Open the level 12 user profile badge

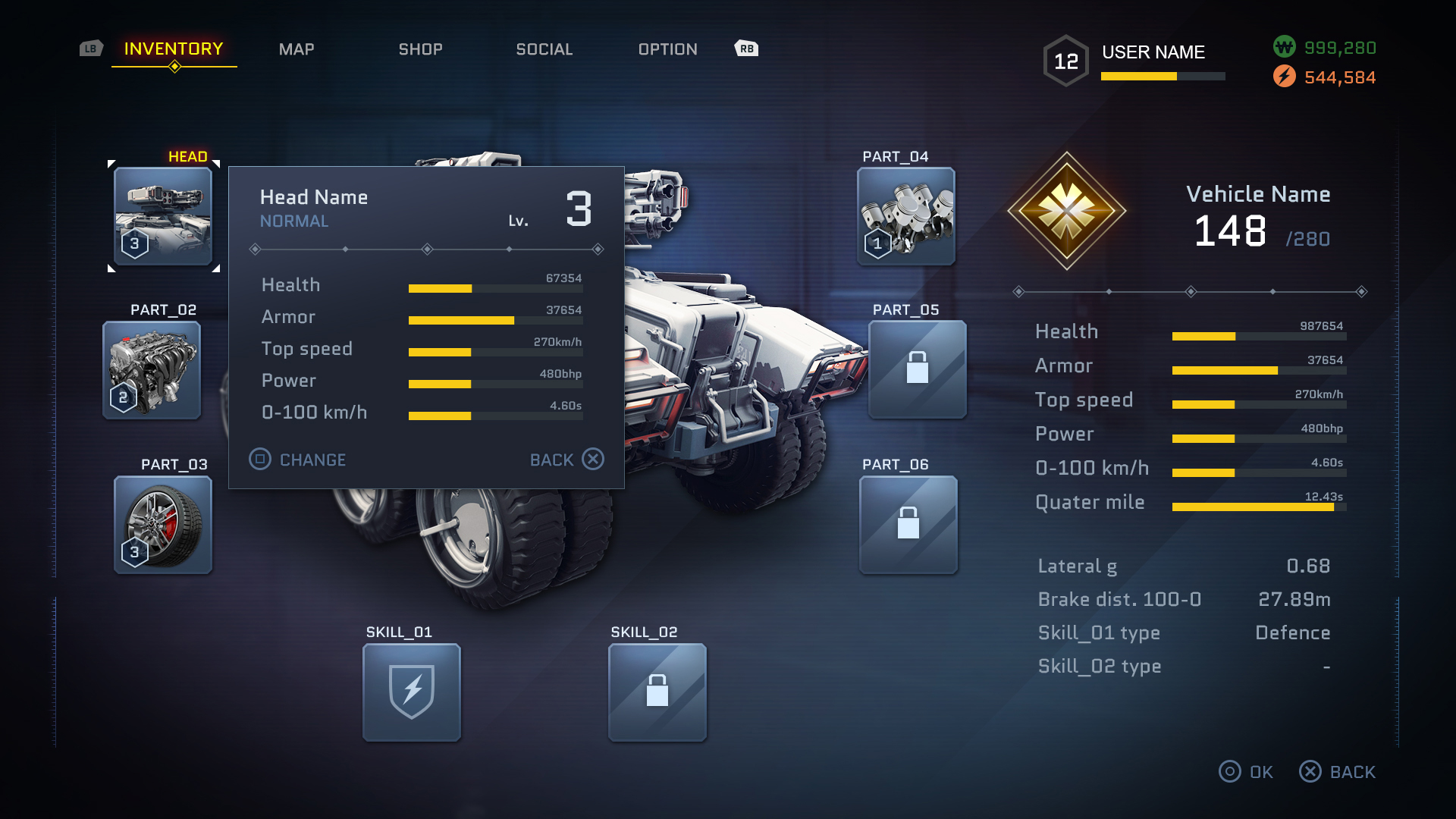pyautogui.click(x=1066, y=61)
